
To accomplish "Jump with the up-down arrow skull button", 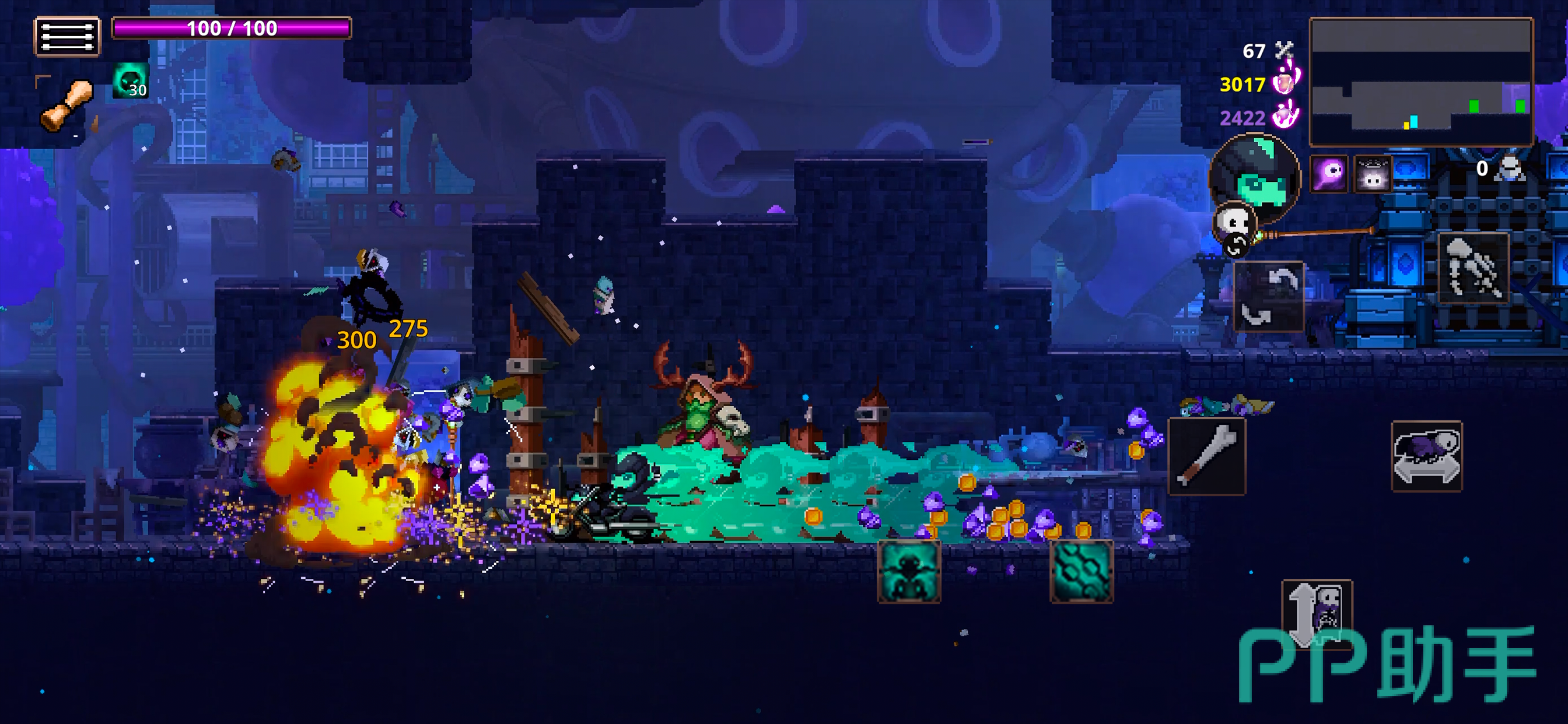I will pos(1317,613).
